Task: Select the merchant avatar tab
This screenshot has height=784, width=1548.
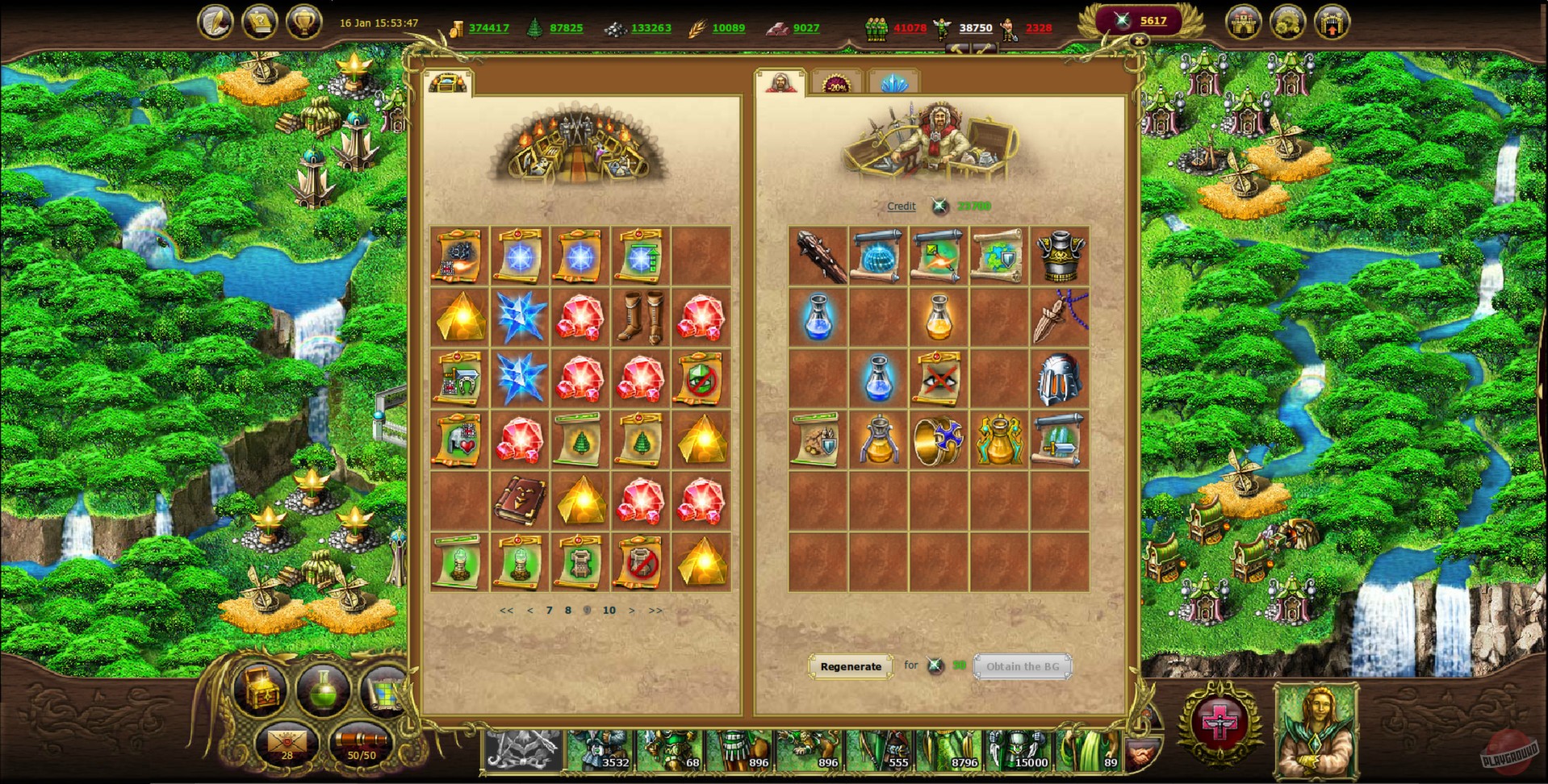Action: (x=781, y=83)
